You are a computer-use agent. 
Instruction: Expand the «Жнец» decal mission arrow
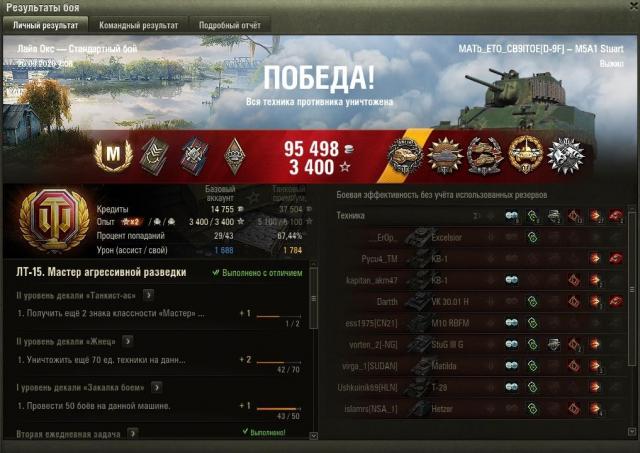pos(125,340)
